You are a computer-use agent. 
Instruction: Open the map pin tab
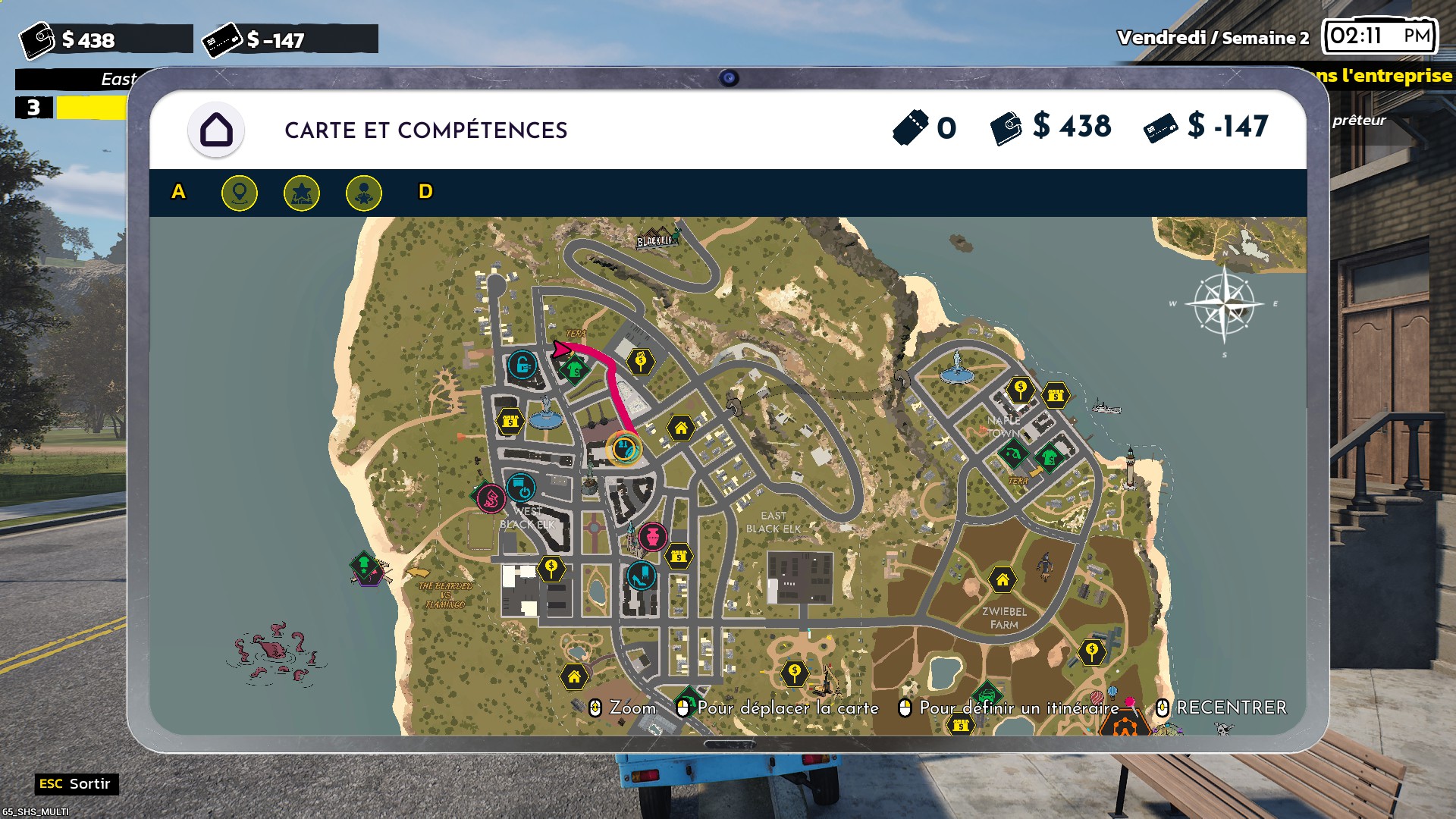tap(239, 193)
